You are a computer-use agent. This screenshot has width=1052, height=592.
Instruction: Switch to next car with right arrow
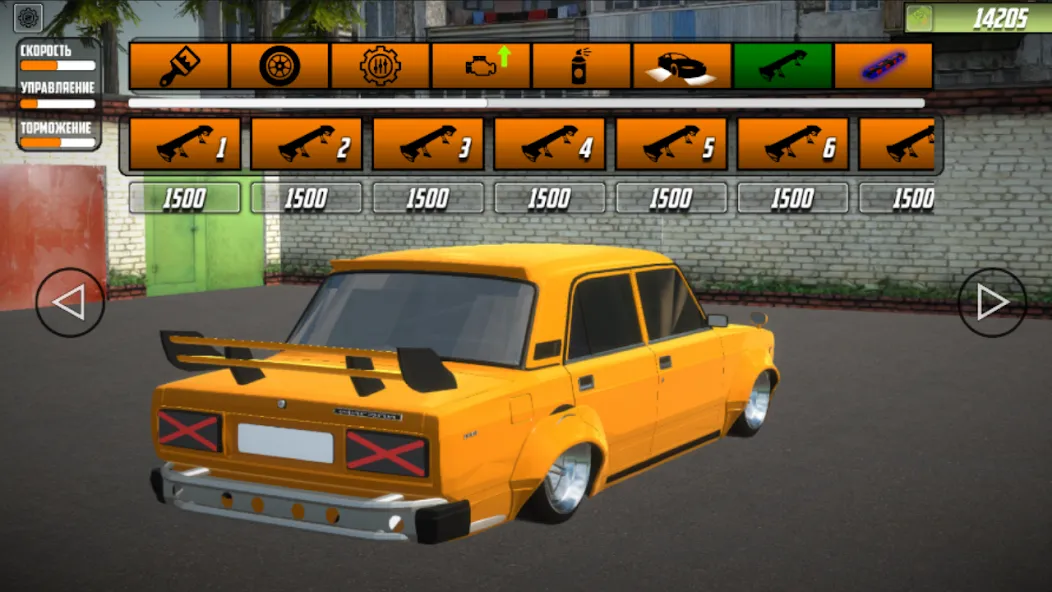(992, 302)
